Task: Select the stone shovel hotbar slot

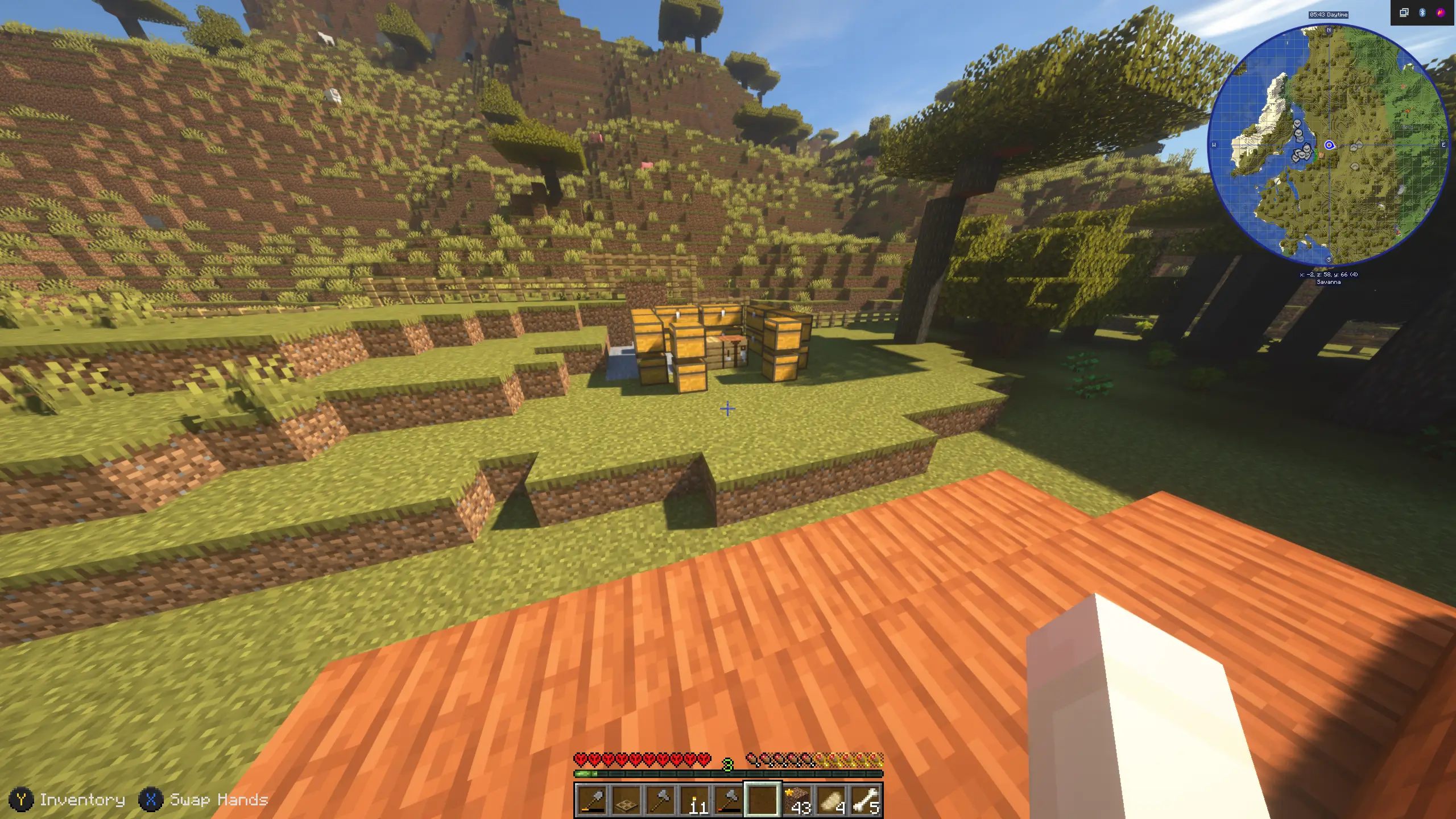Action: coord(592,800)
